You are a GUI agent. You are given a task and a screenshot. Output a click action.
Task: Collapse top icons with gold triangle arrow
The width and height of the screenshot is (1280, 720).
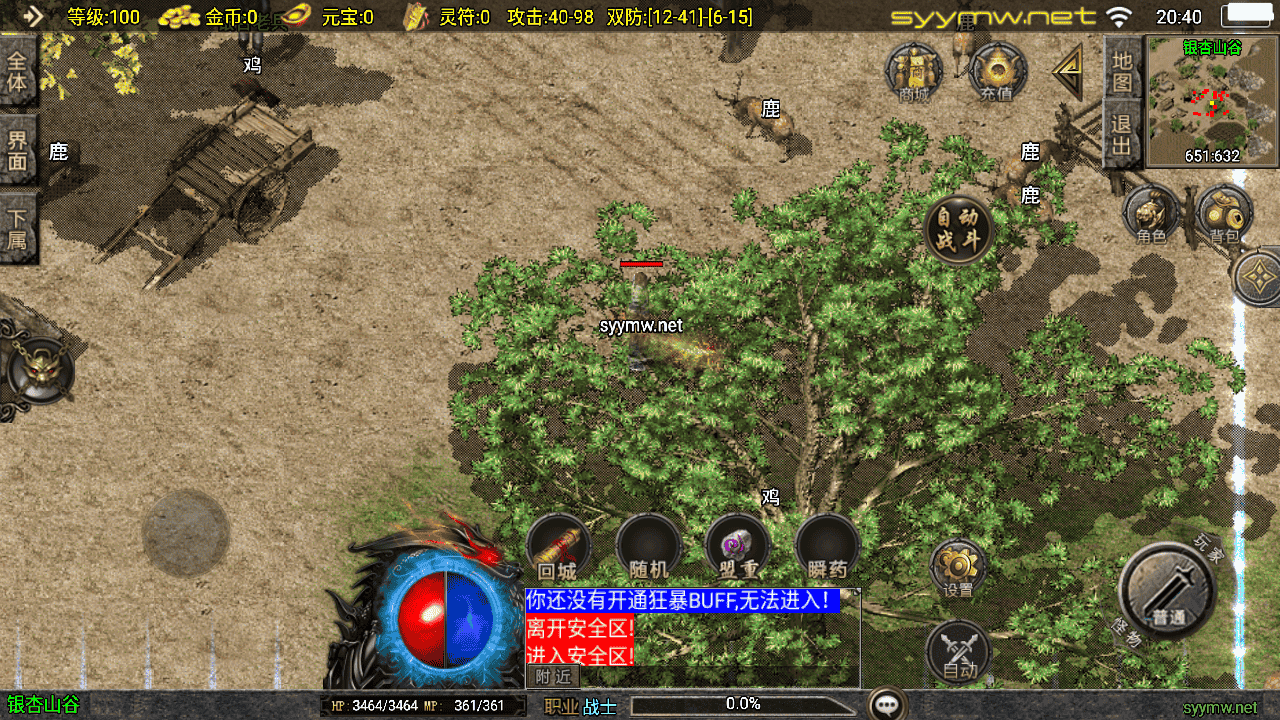1068,70
